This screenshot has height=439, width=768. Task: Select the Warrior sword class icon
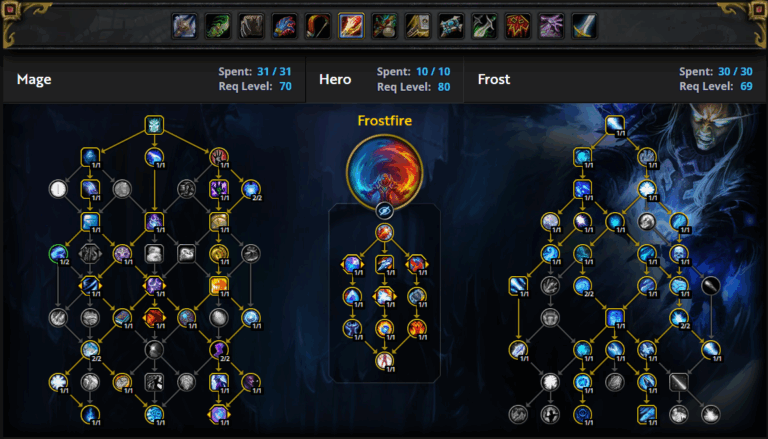coord(584,25)
